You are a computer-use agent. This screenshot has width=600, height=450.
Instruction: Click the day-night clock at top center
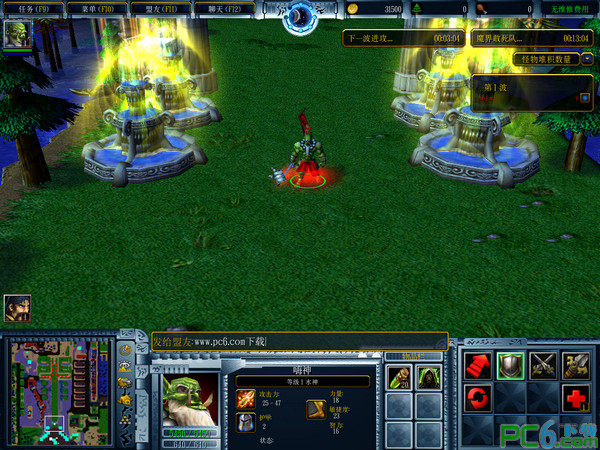point(300,16)
